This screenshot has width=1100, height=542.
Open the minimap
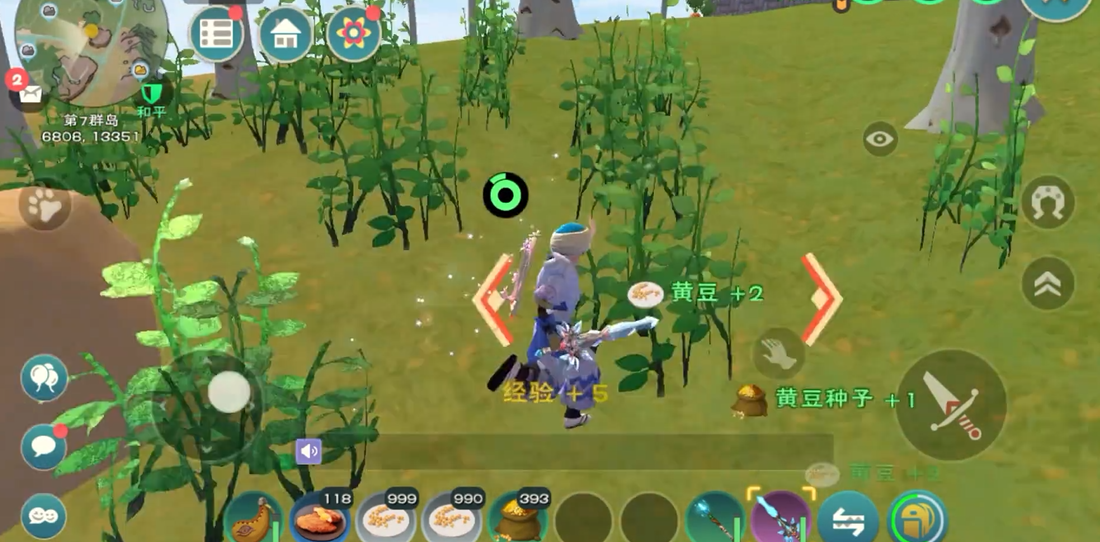pos(90,50)
